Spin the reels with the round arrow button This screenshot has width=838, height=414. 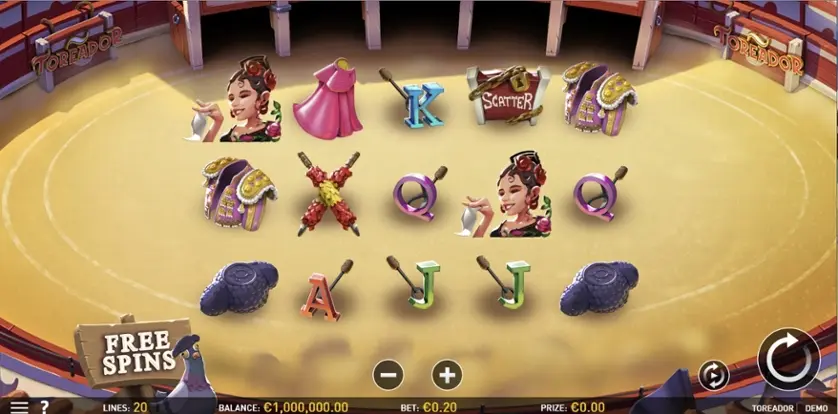788,359
